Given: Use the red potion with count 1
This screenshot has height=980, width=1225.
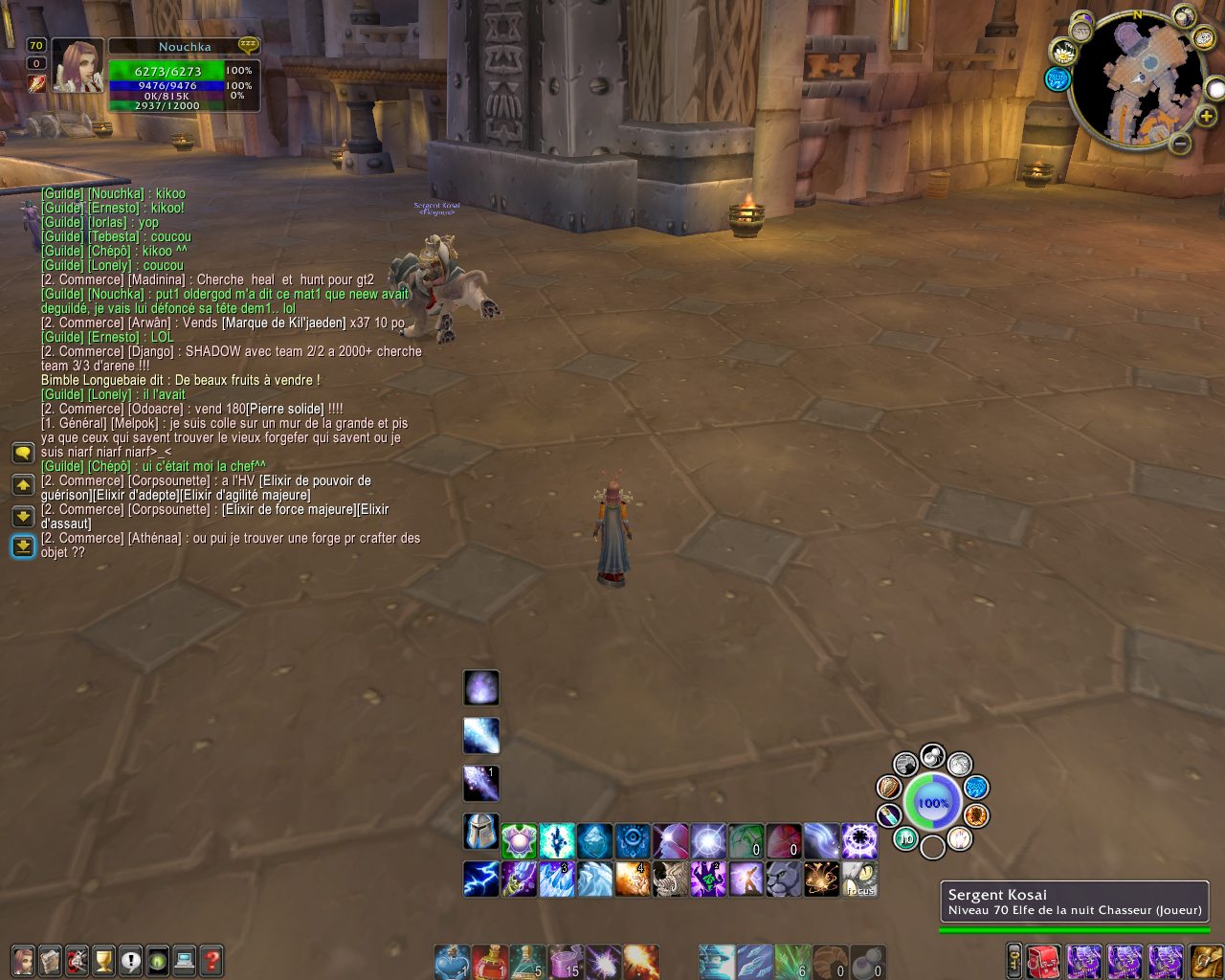Looking at the screenshot, I should coord(489,962).
